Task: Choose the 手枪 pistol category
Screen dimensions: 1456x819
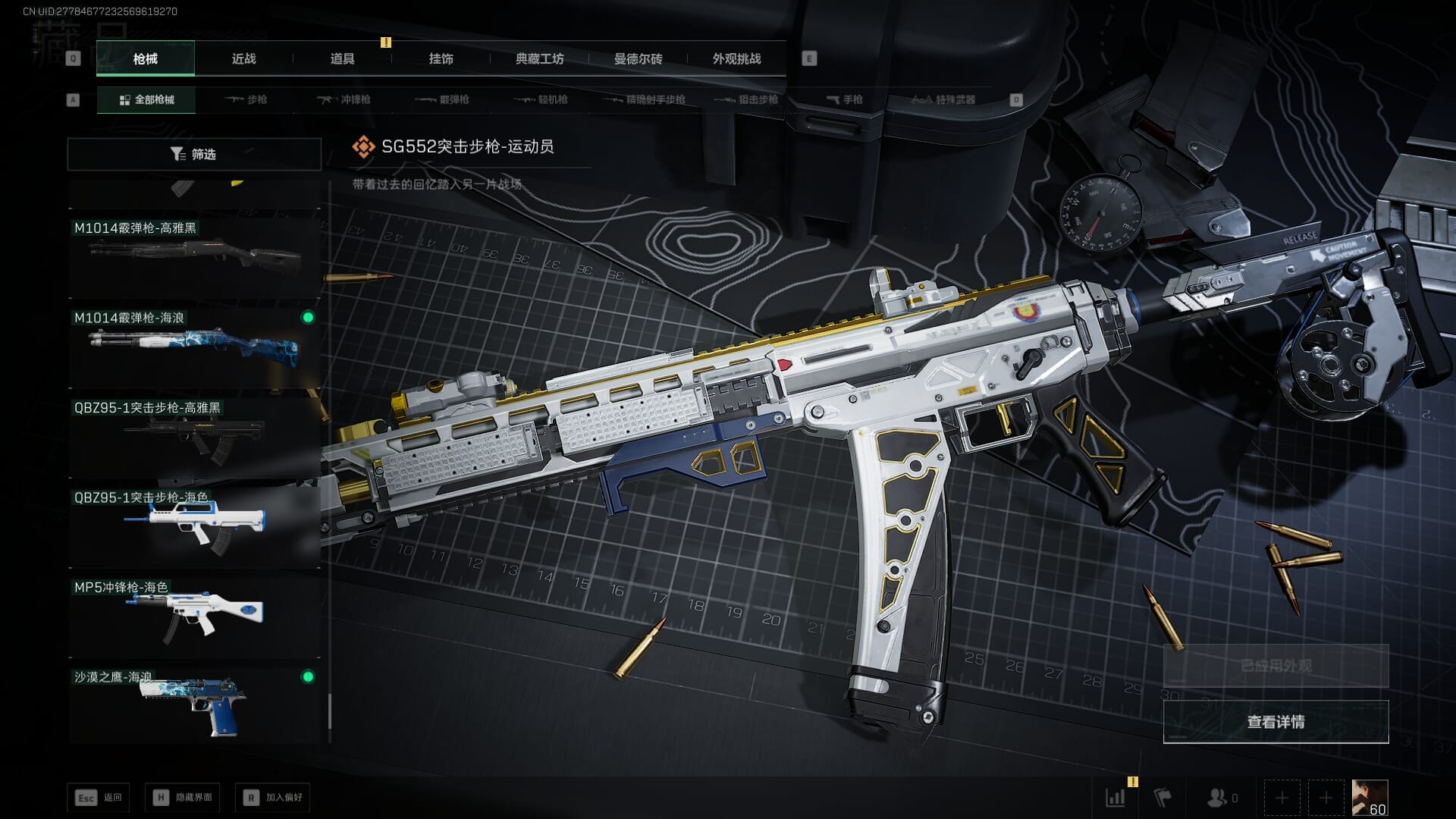Action: click(844, 99)
